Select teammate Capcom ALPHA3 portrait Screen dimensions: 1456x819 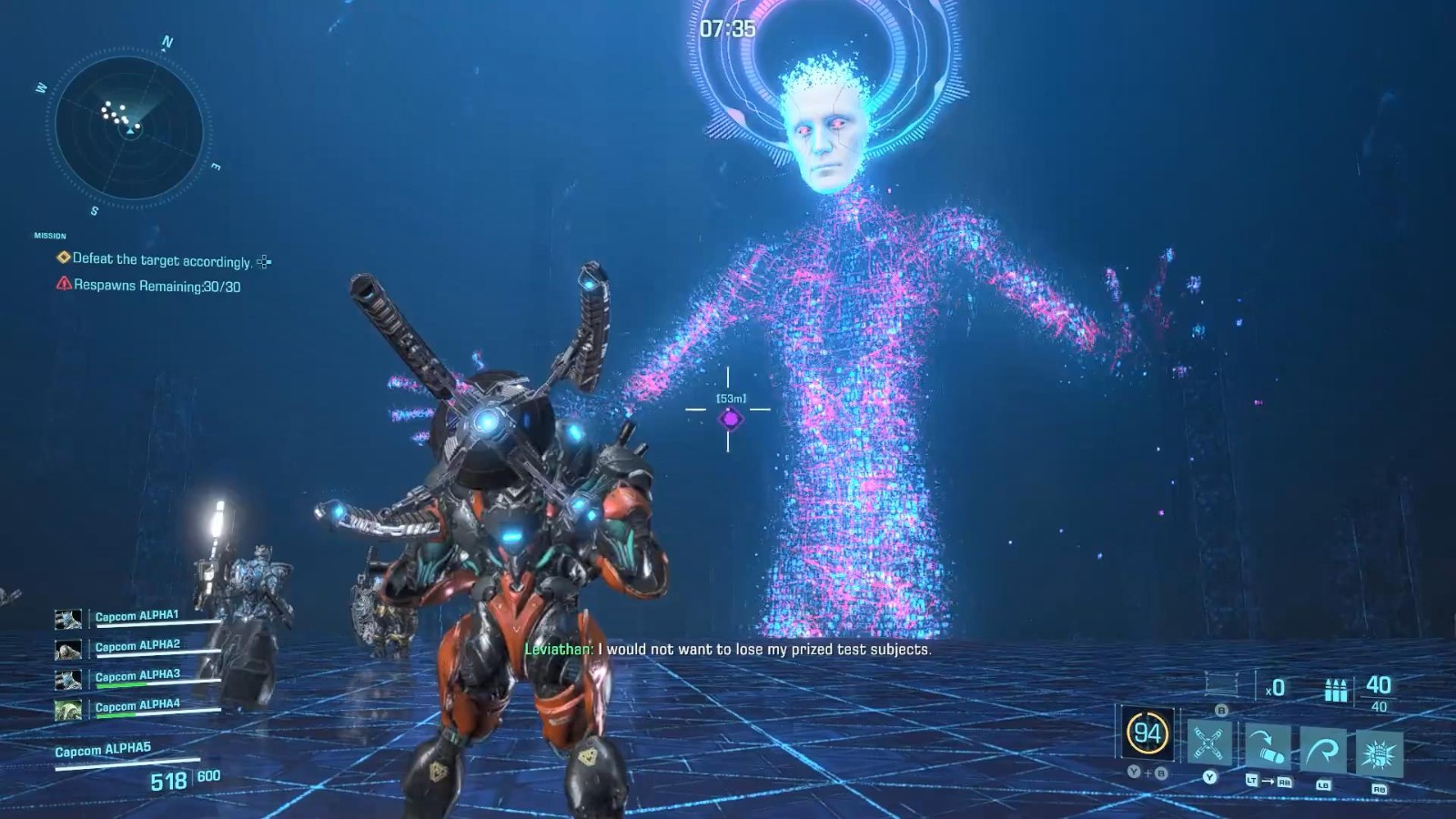click(68, 680)
